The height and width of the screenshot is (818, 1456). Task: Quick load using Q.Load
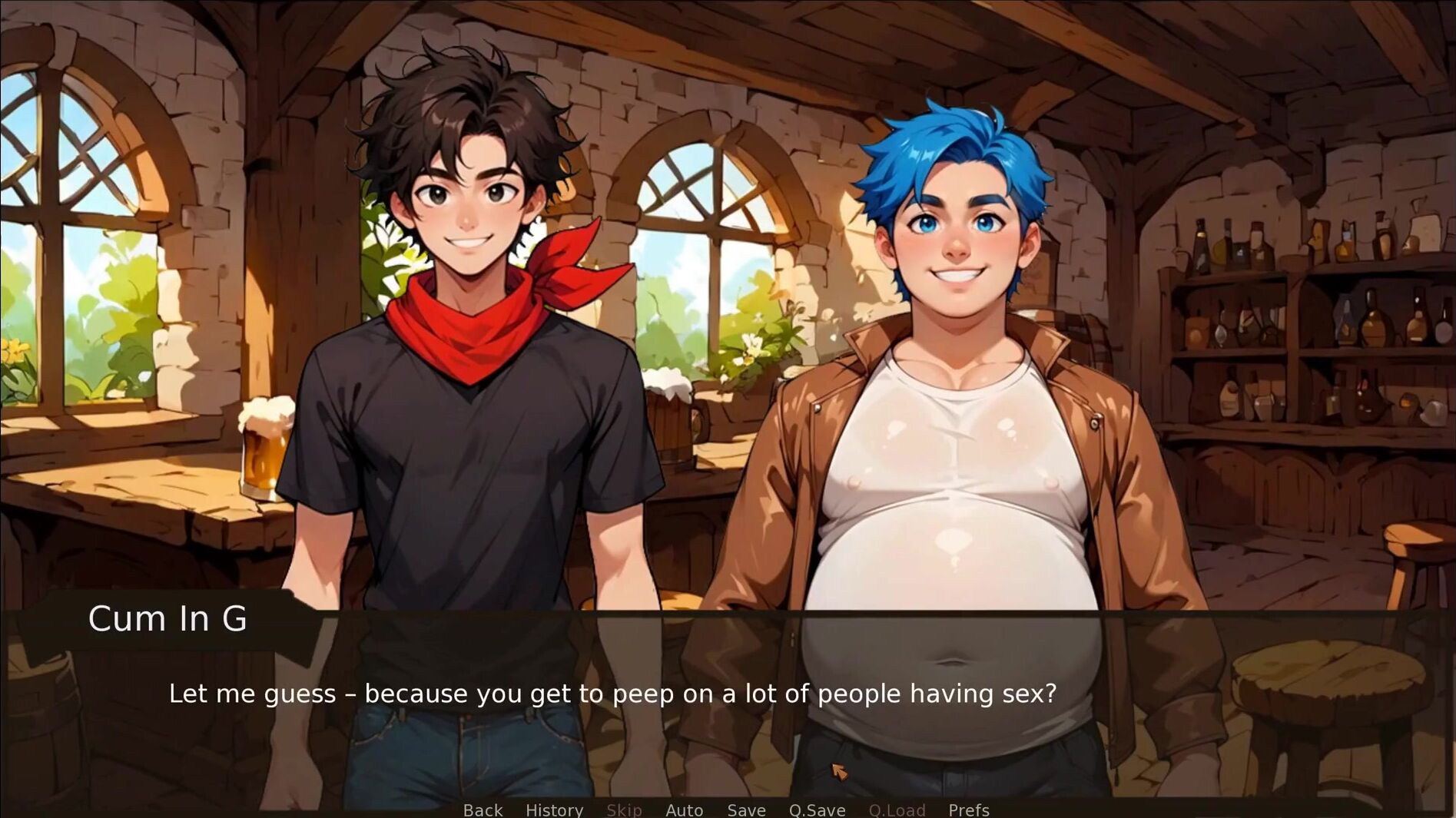click(897, 810)
